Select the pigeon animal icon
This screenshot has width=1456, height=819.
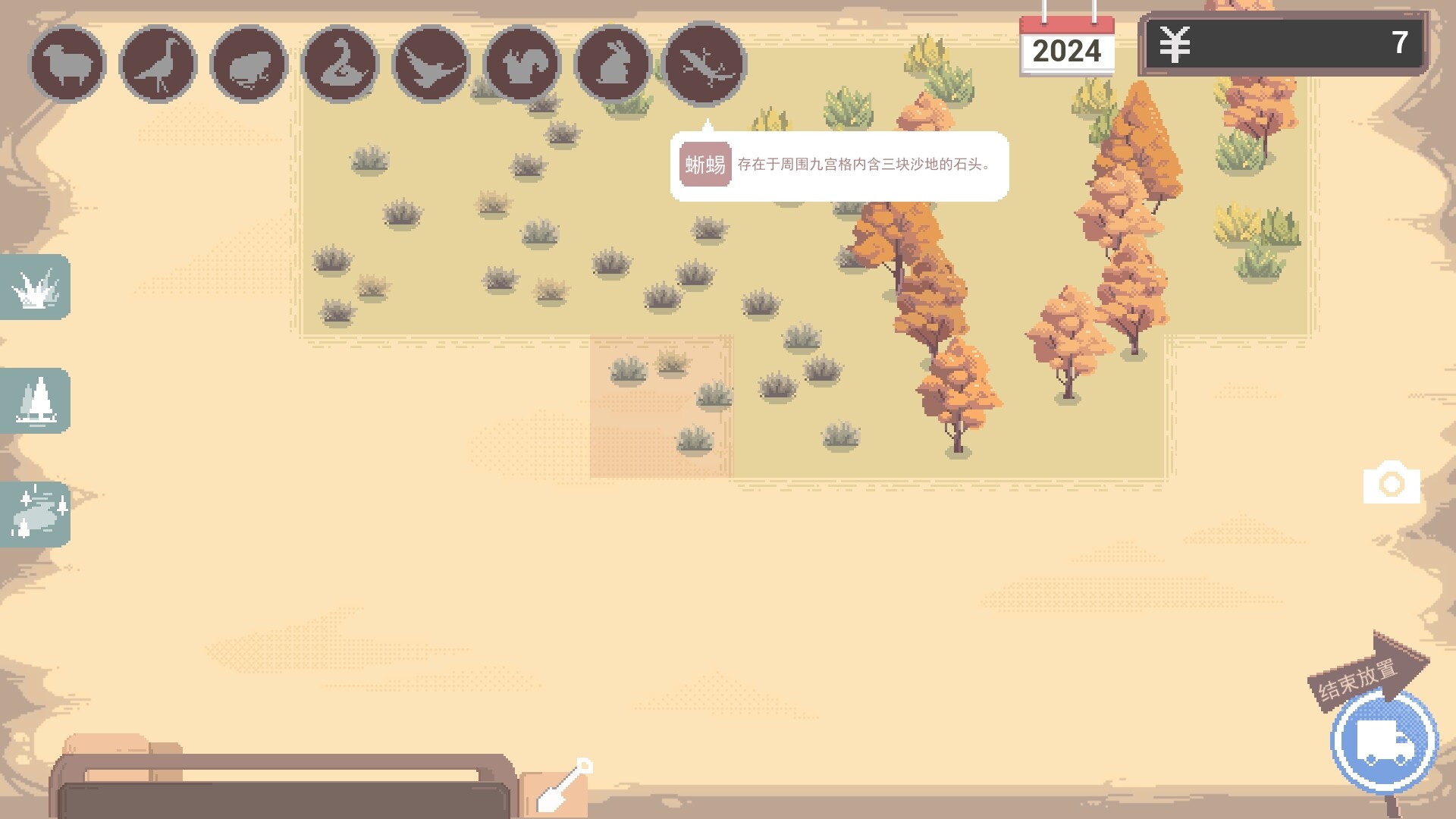pos(158,63)
